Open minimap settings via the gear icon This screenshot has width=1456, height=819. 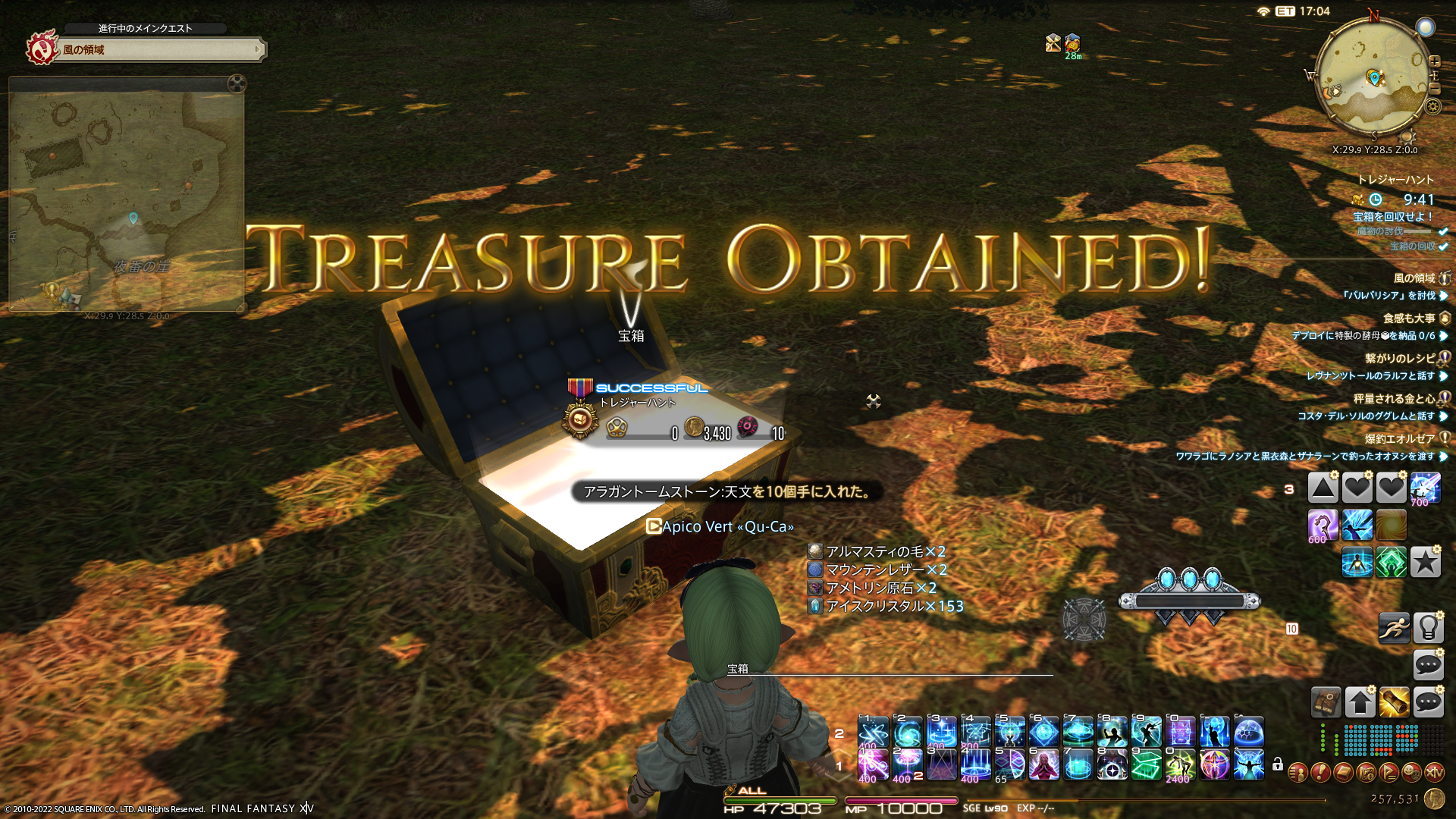(x=1432, y=106)
